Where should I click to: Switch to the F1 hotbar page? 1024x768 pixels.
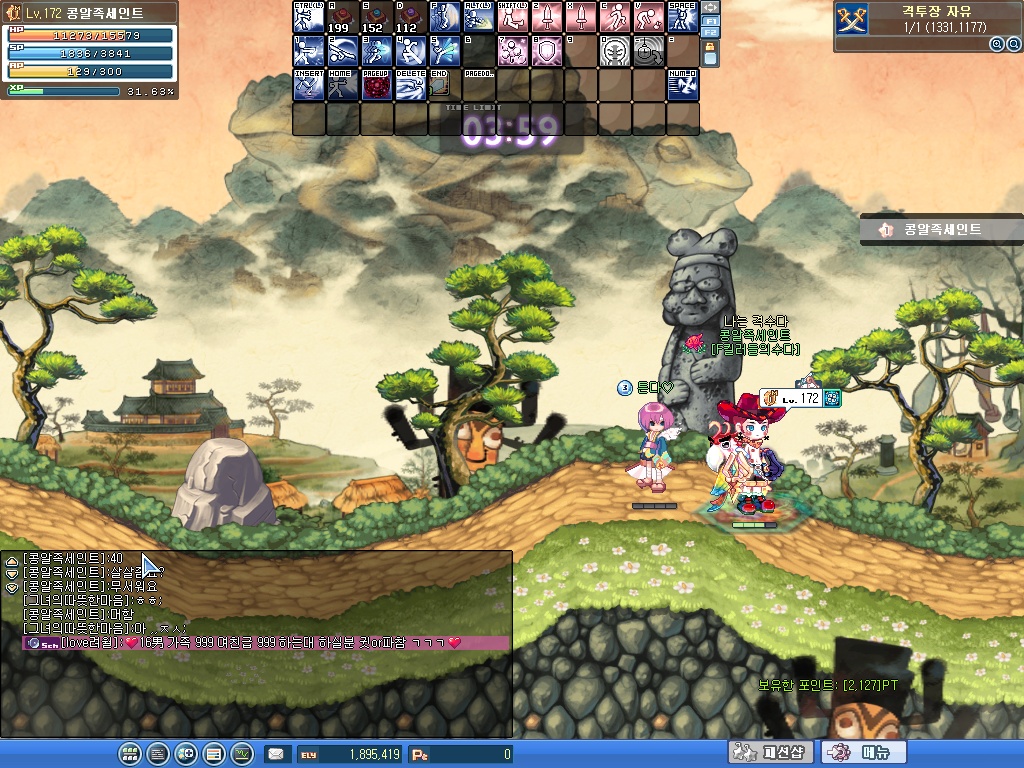tap(710, 20)
